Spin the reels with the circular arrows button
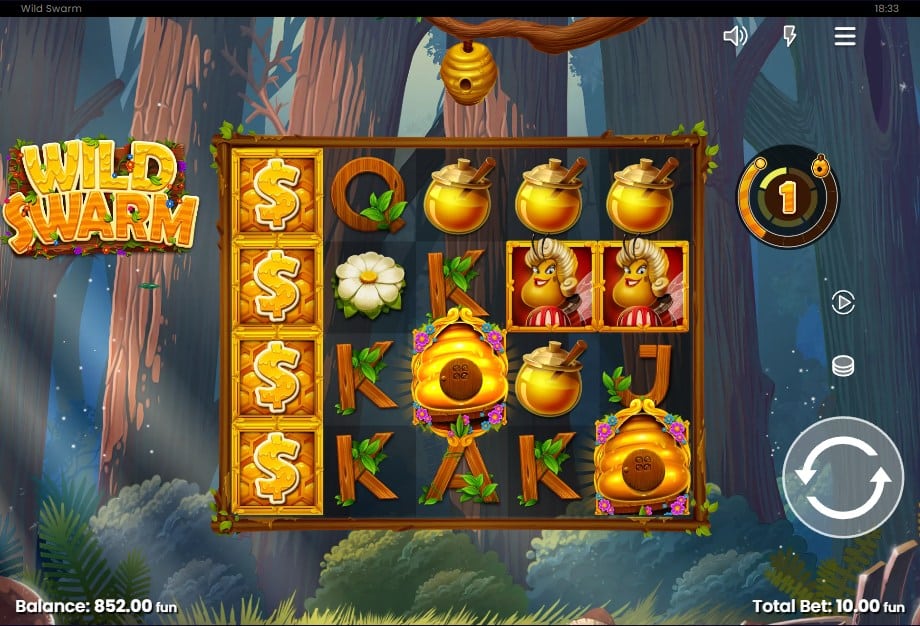 tap(843, 477)
